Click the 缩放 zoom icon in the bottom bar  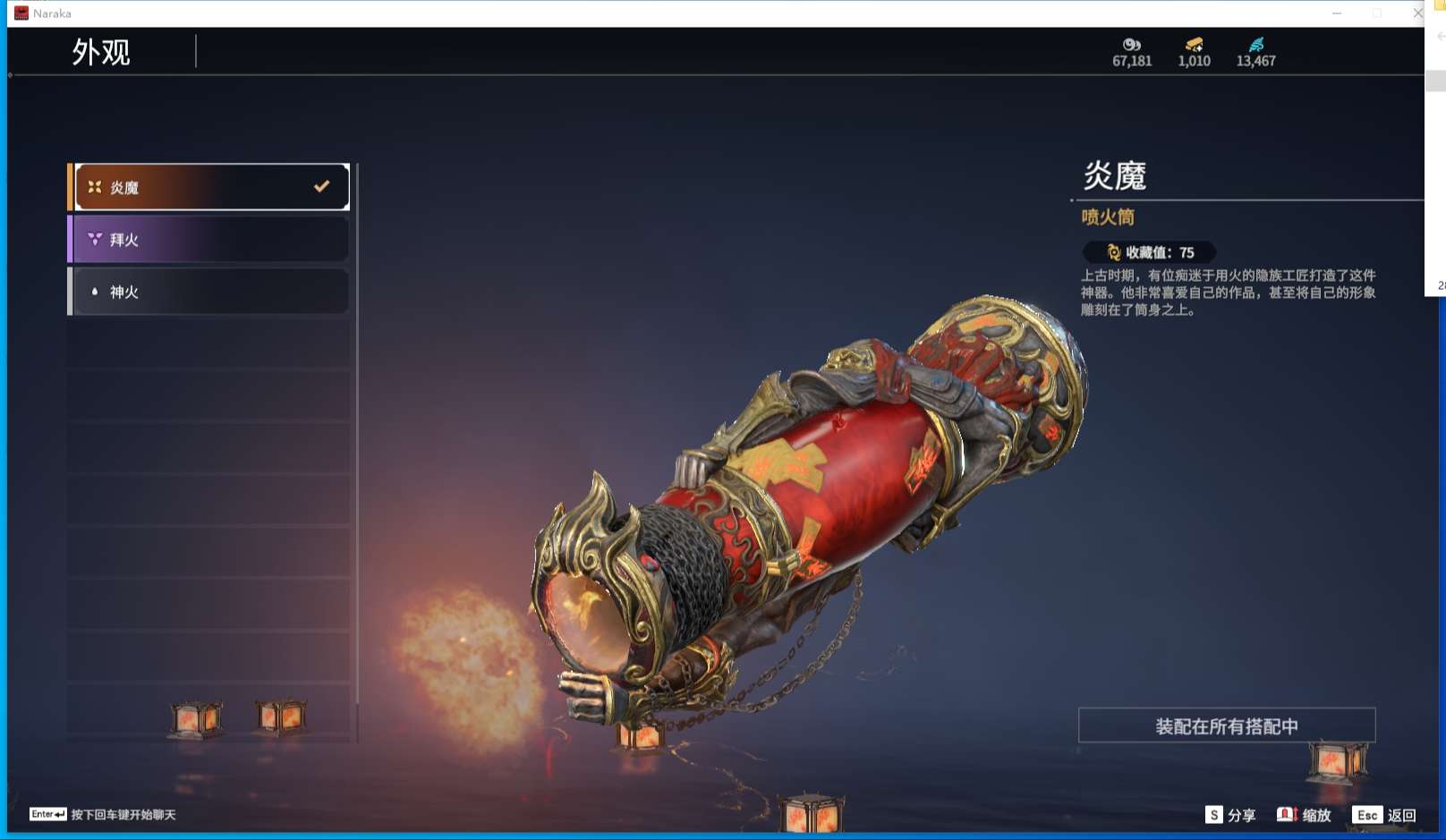point(1287,815)
